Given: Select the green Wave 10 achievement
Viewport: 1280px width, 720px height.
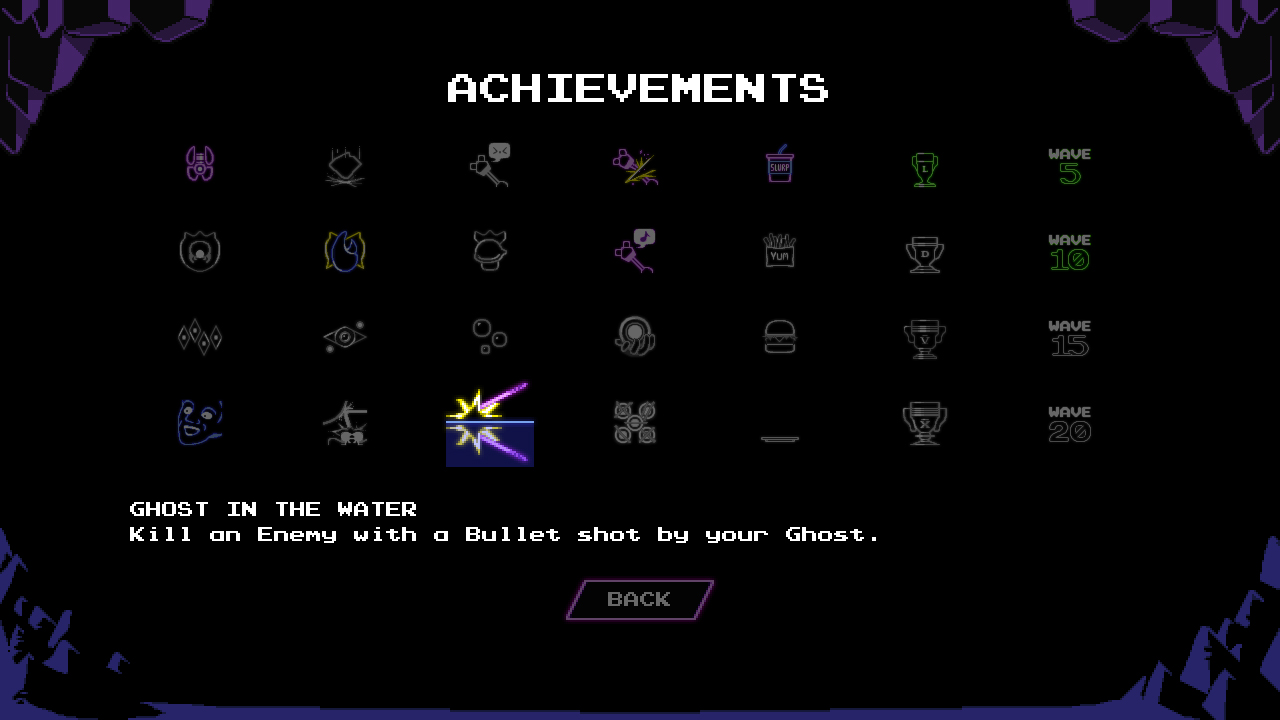Looking at the screenshot, I should click(x=1069, y=251).
